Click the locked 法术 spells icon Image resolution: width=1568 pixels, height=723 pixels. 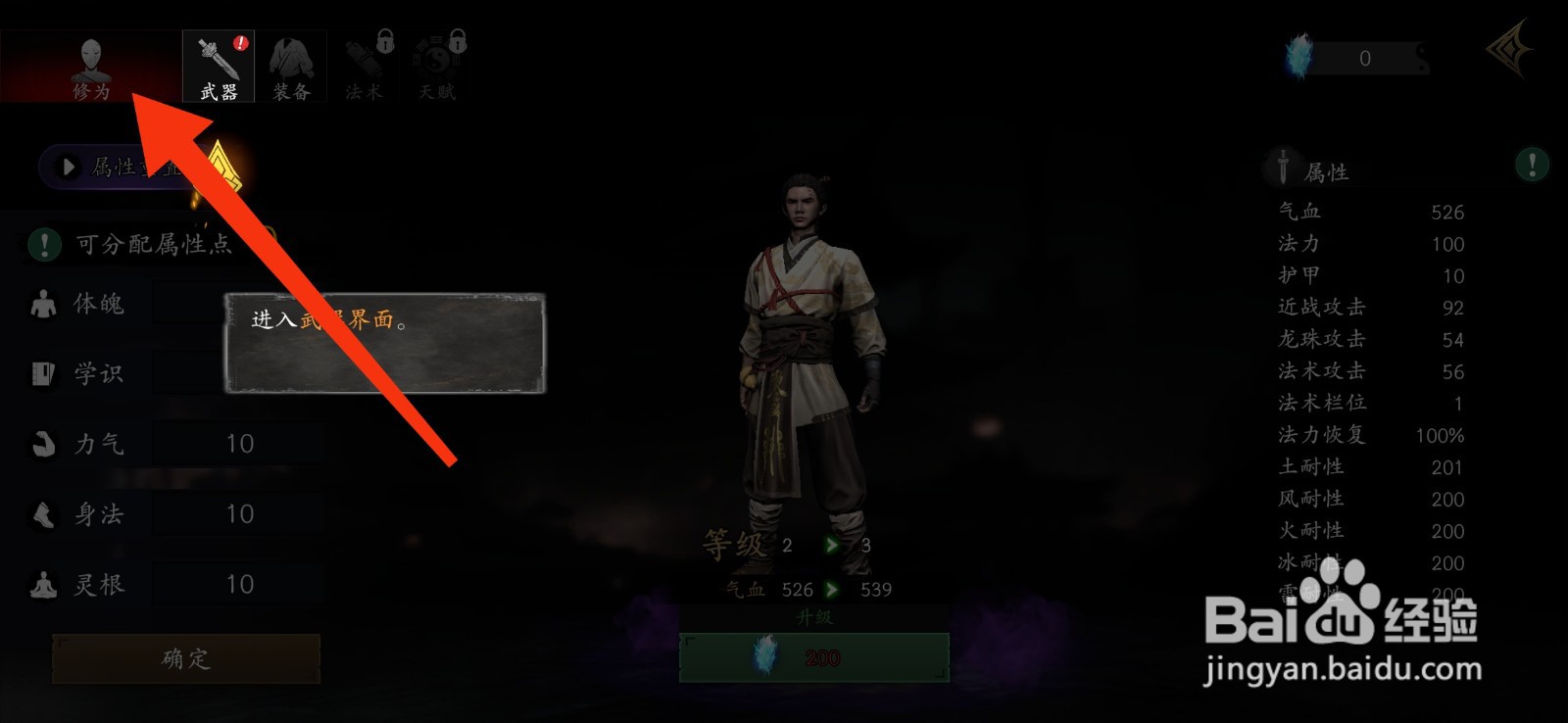tap(363, 64)
